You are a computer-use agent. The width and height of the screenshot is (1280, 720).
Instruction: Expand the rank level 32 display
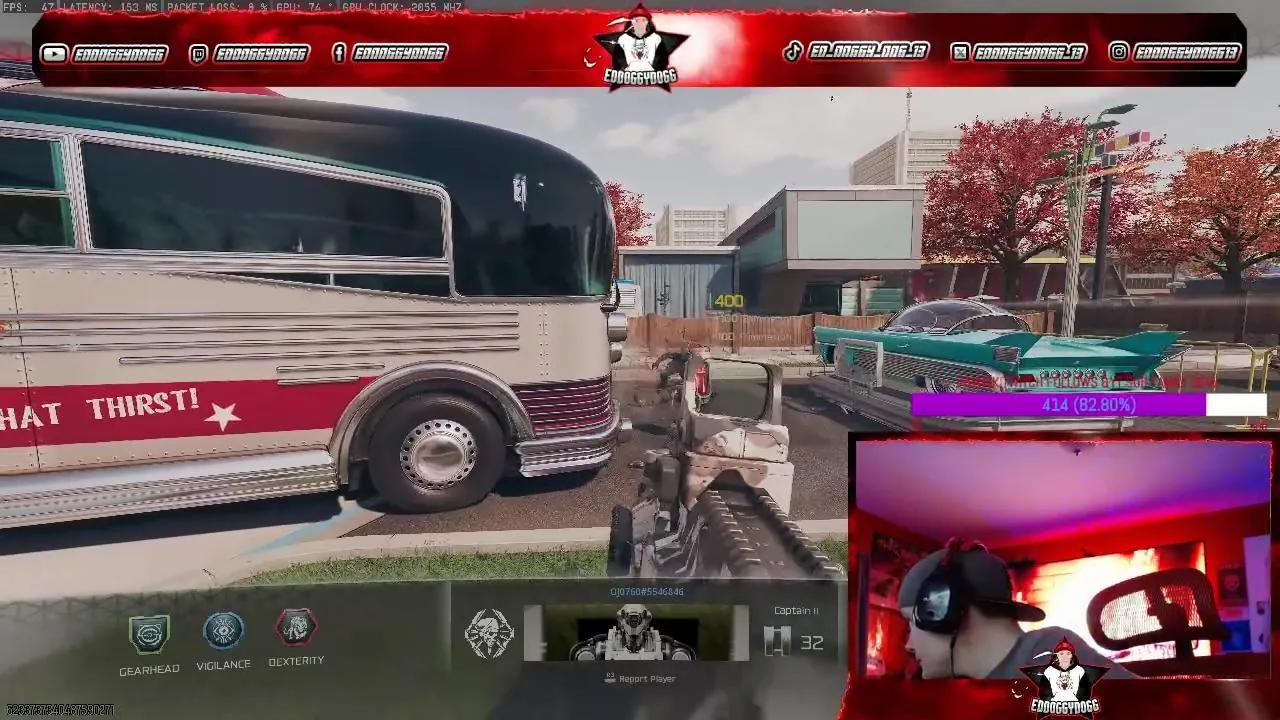click(812, 643)
